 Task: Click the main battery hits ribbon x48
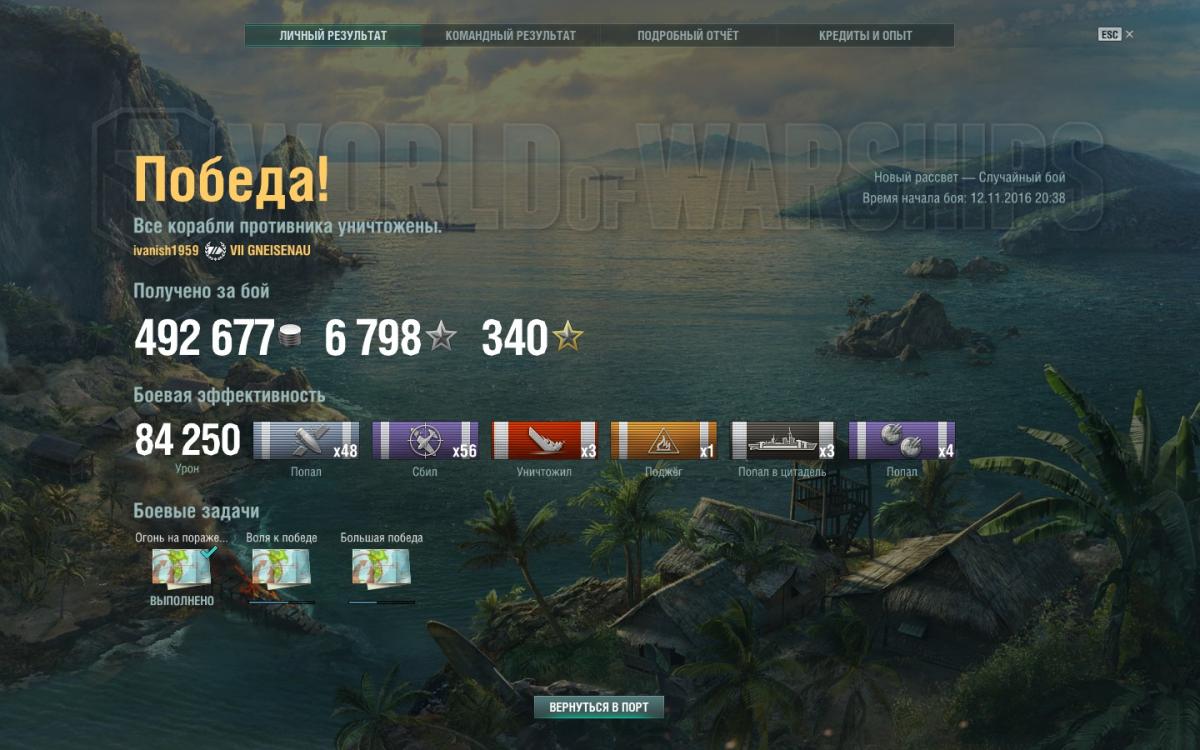(306, 441)
